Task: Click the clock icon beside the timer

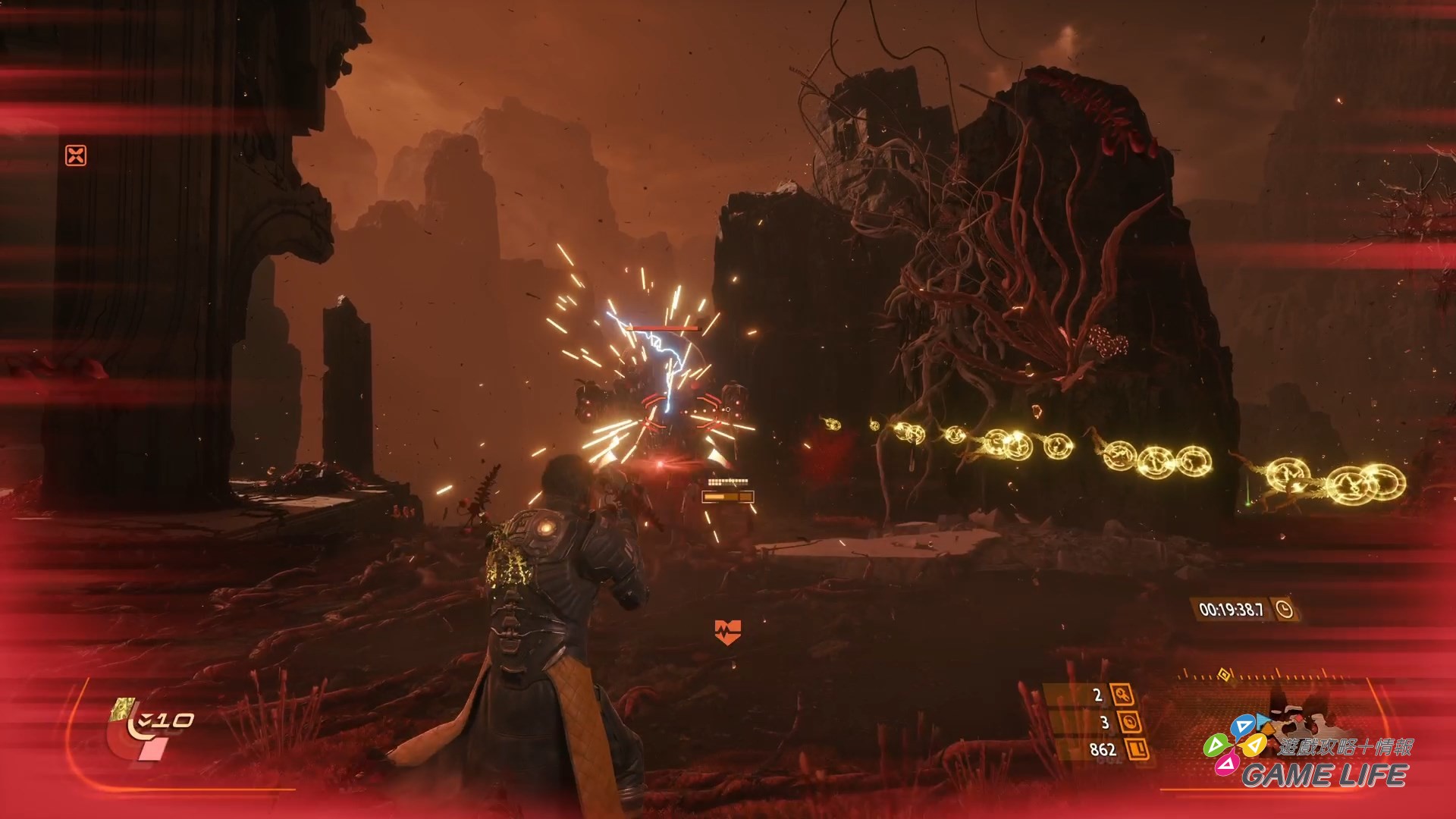Action: click(1284, 609)
